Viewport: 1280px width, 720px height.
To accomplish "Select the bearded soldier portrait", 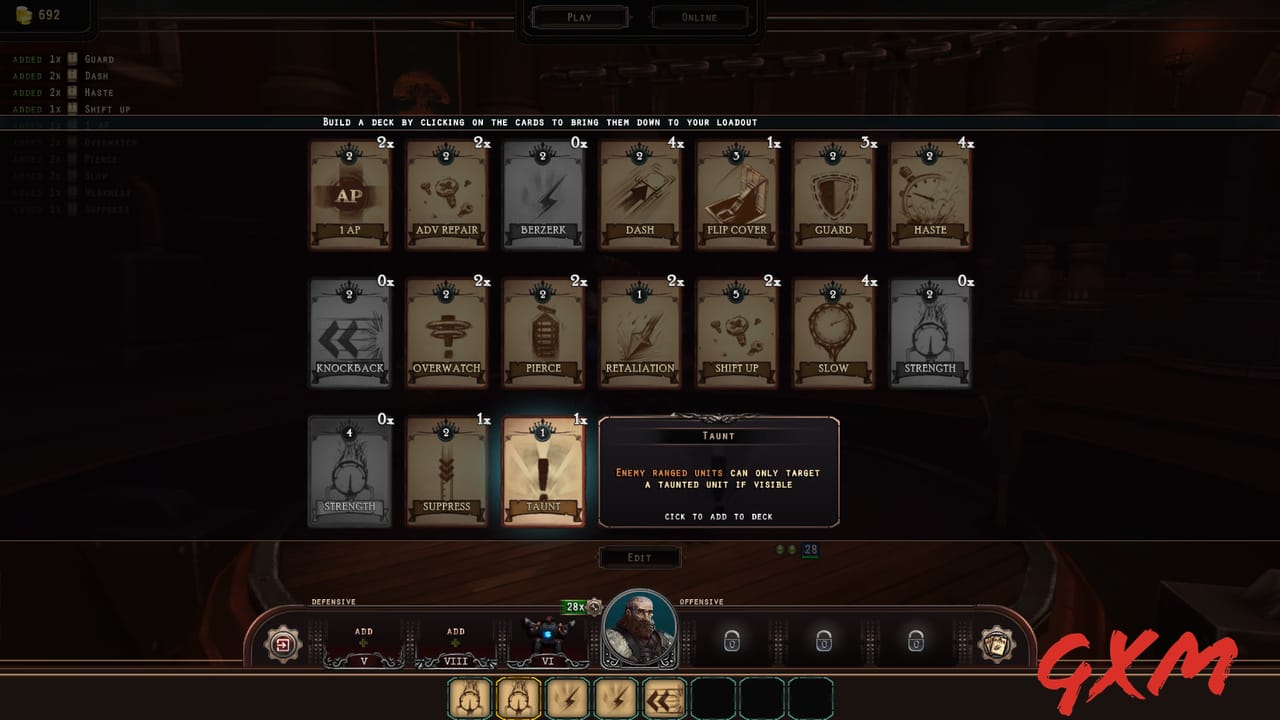I will [640, 630].
